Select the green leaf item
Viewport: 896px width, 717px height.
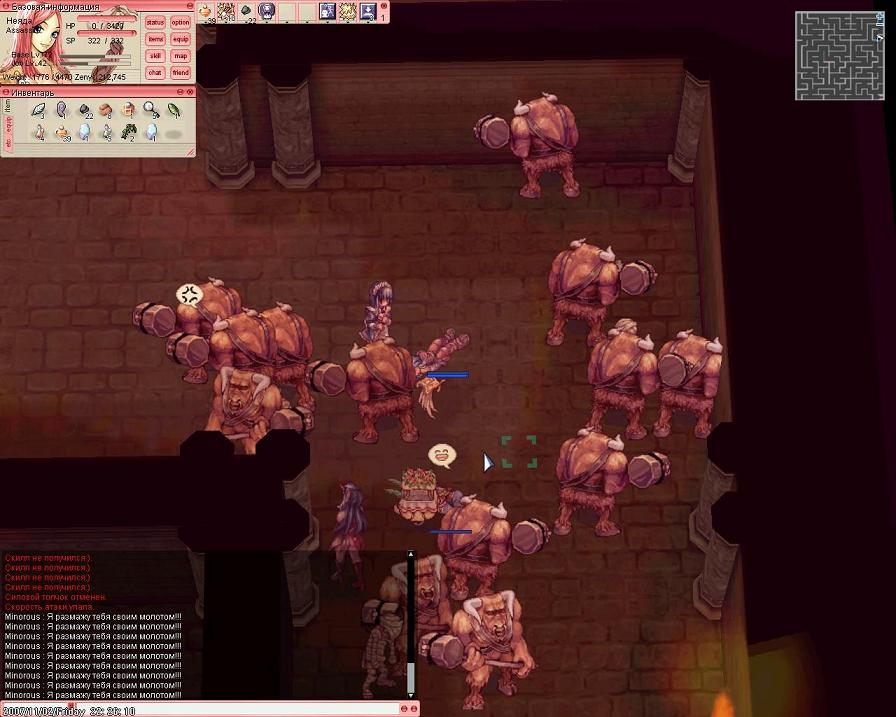172,109
